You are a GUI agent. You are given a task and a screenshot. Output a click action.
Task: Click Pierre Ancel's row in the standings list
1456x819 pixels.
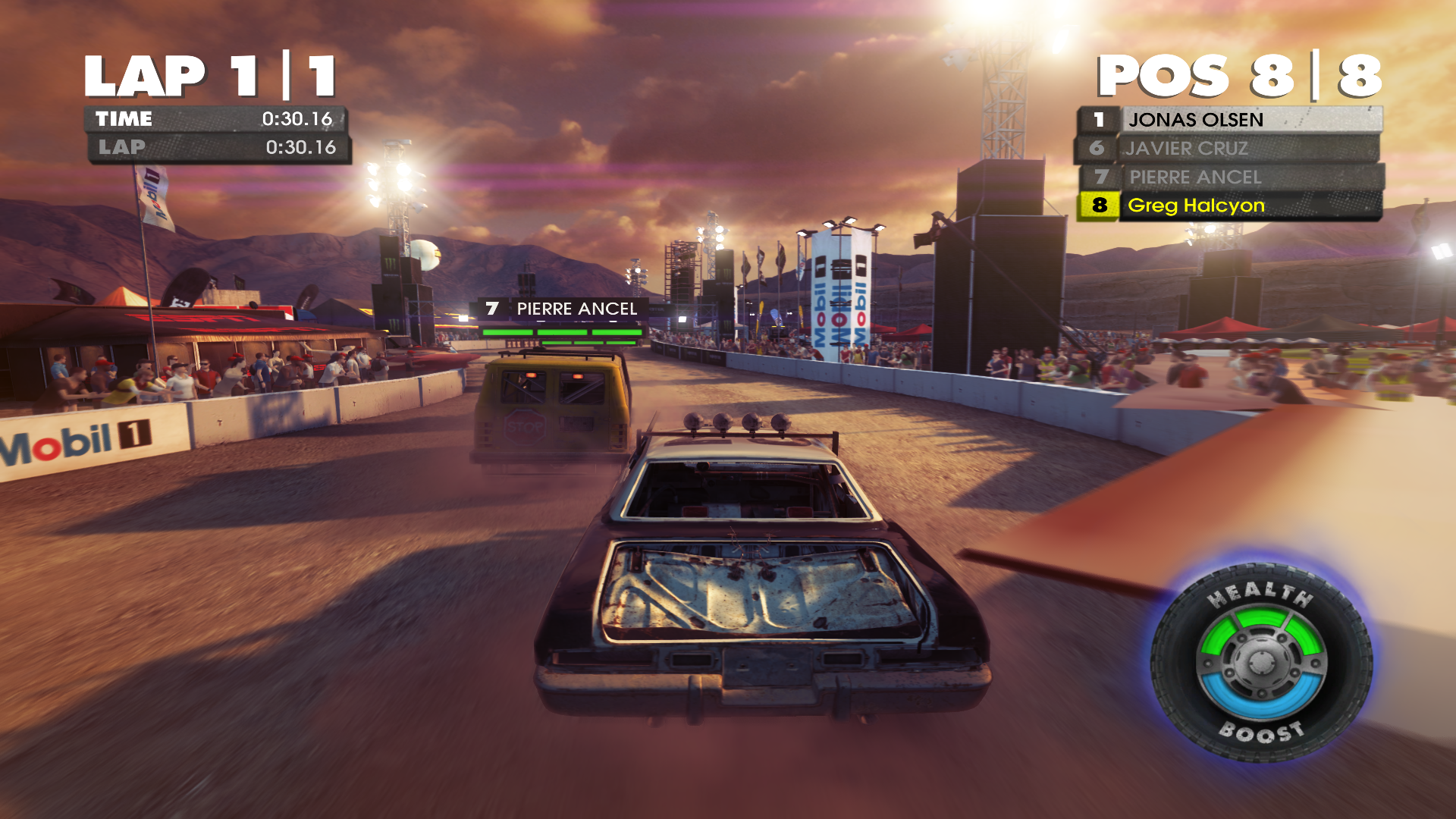pyautogui.click(x=1230, y=177)
